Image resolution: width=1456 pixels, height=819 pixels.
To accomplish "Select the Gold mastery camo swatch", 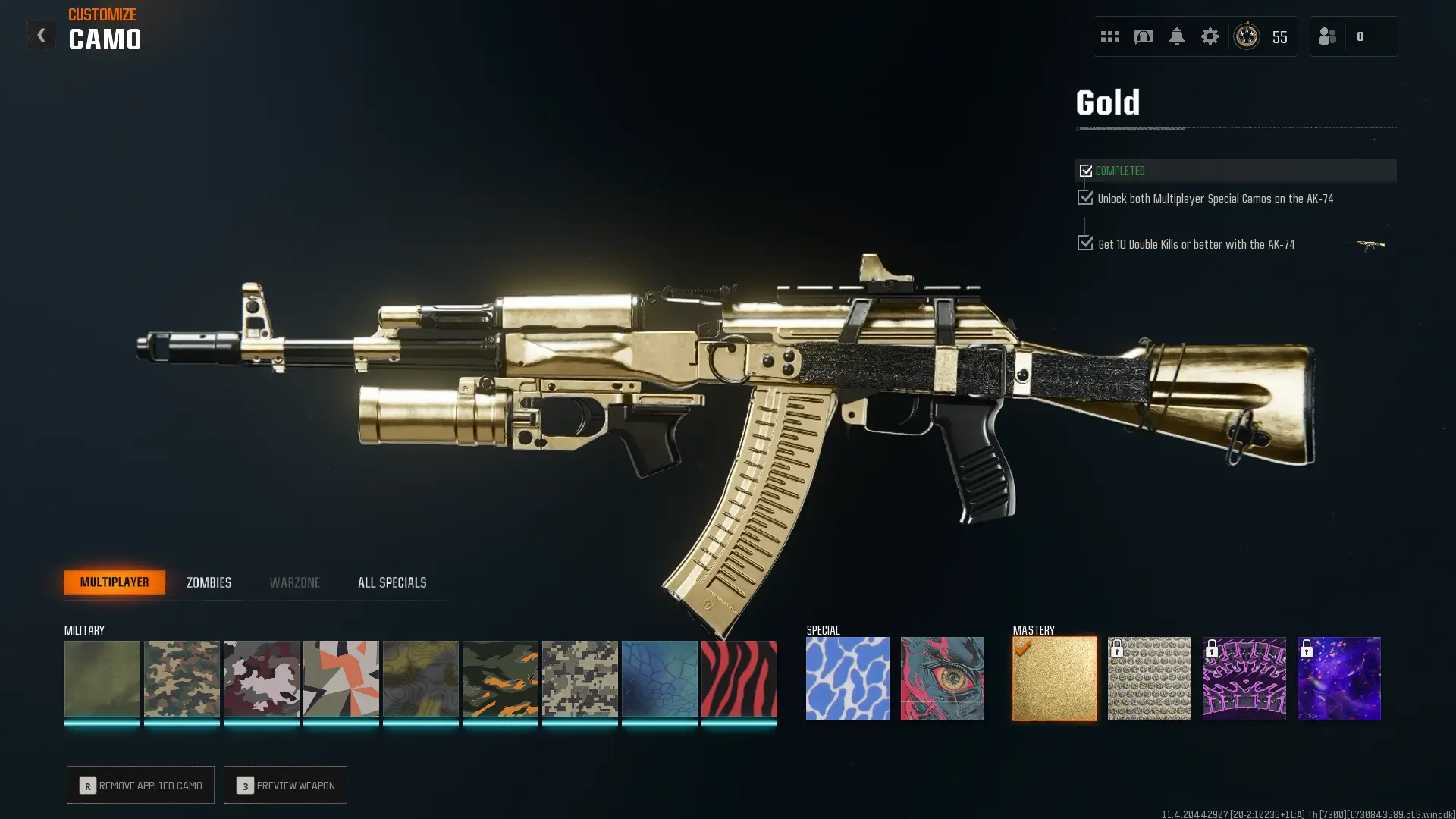I will [1054, 678].
